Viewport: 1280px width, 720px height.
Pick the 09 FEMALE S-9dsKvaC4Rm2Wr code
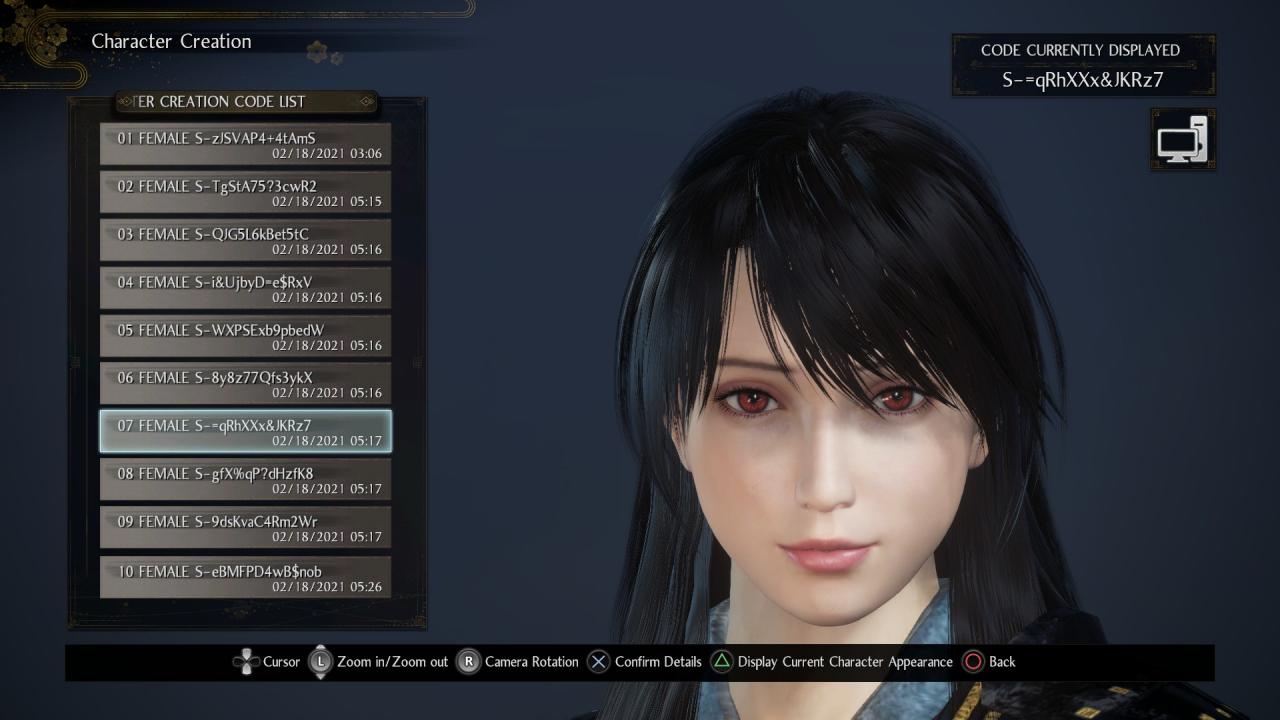[x=245, y=528]
